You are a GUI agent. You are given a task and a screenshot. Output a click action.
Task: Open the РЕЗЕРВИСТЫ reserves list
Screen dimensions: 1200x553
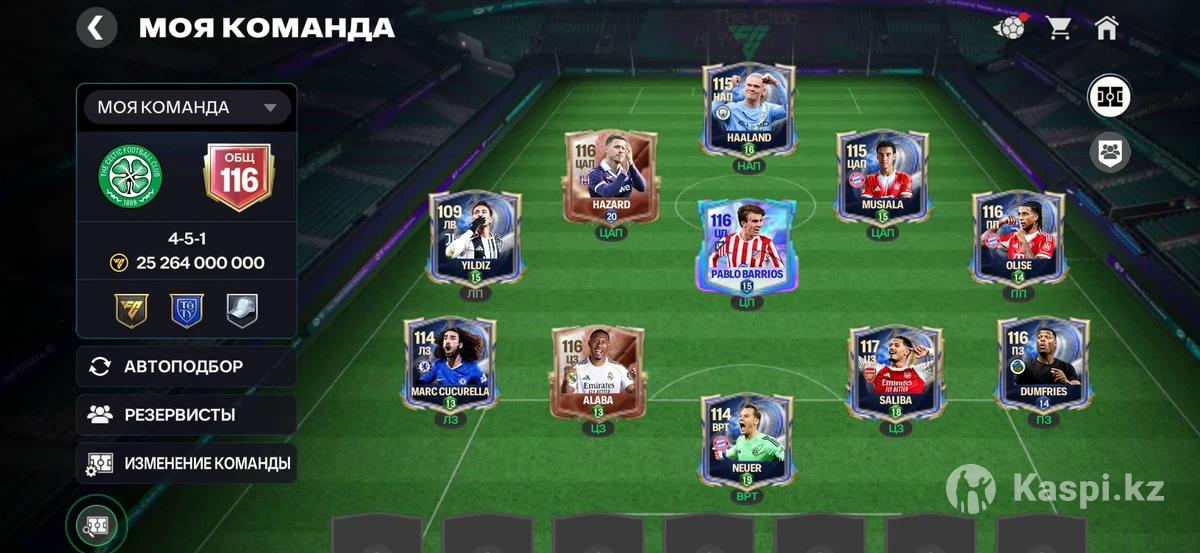[186, 414]
